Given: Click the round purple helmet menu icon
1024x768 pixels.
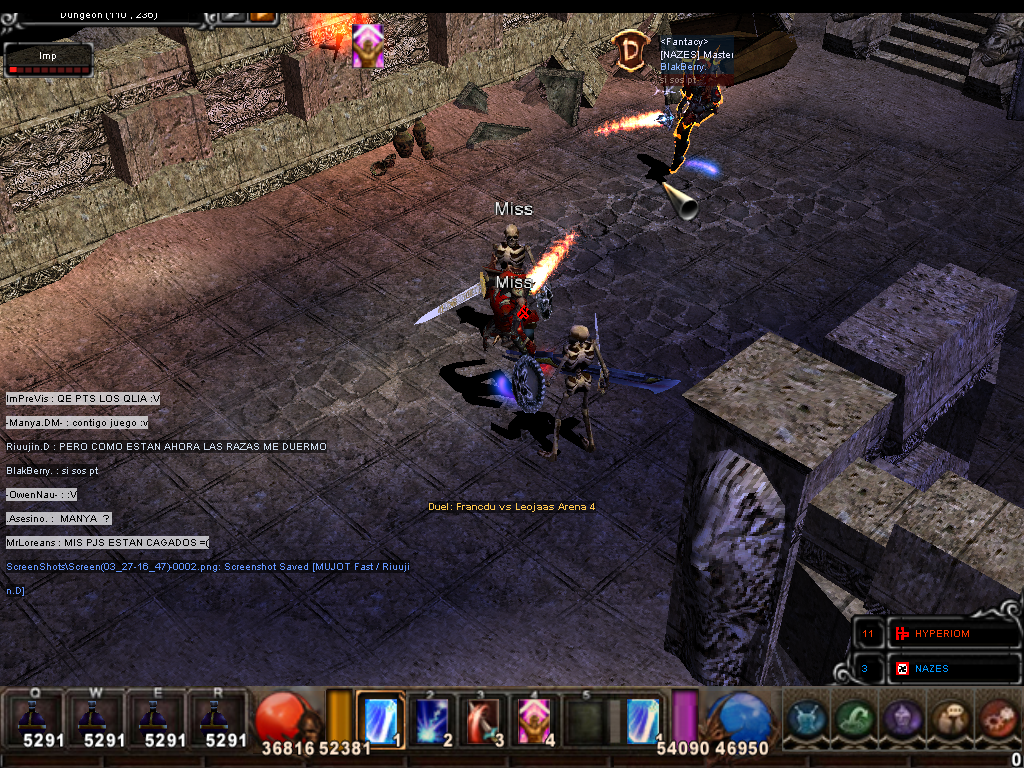Looking at the screenshot, I should (x=902, y=720).
